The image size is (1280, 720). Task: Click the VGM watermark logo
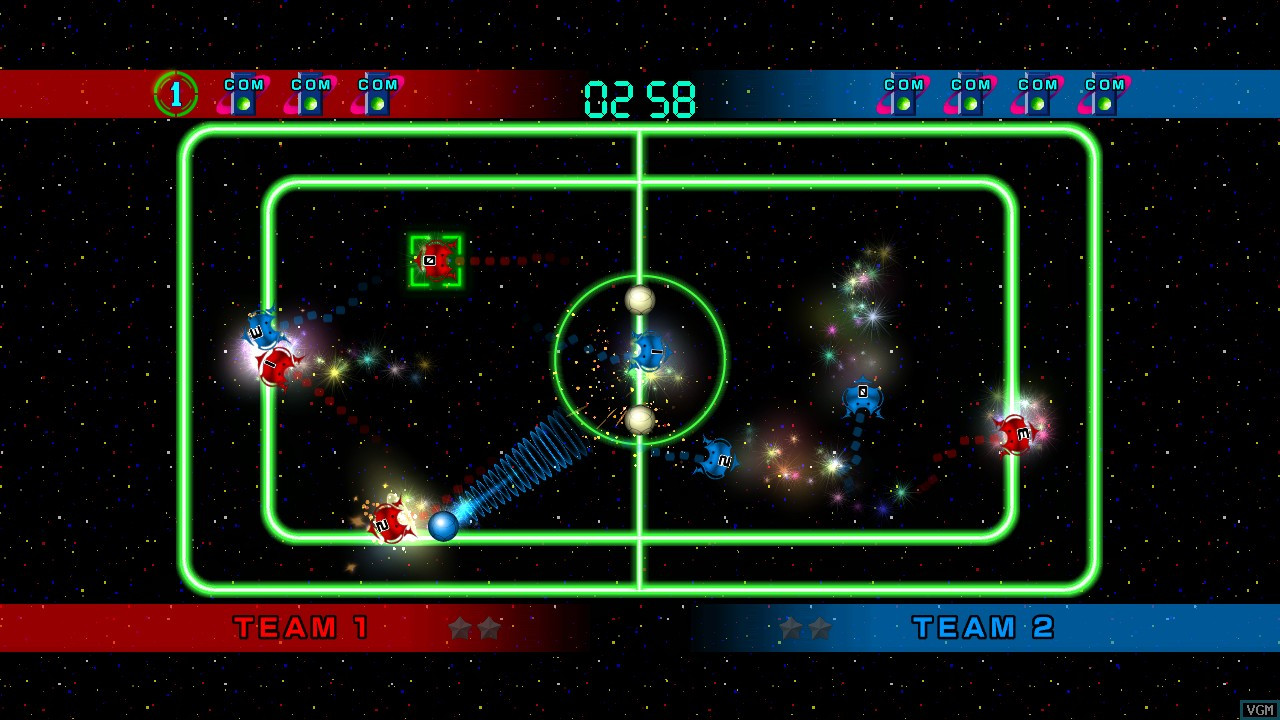(x=1259, y=709)
